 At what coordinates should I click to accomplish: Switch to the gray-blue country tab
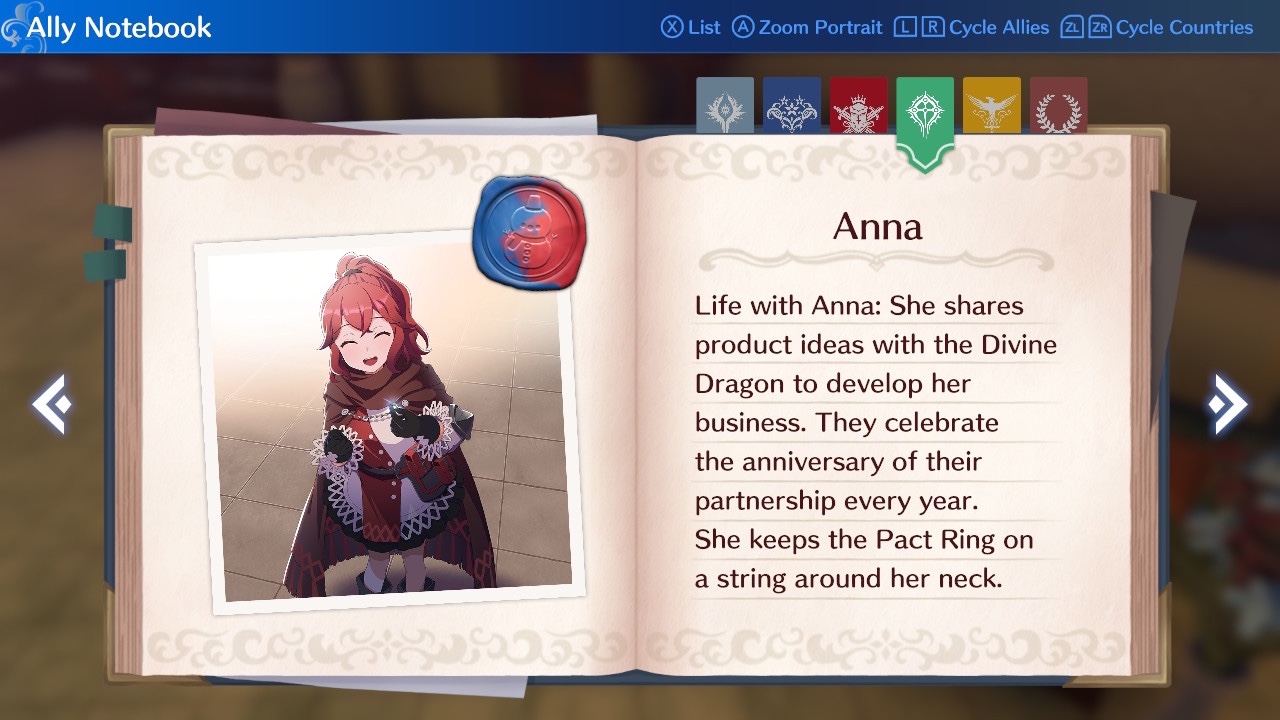coord(724,106)
